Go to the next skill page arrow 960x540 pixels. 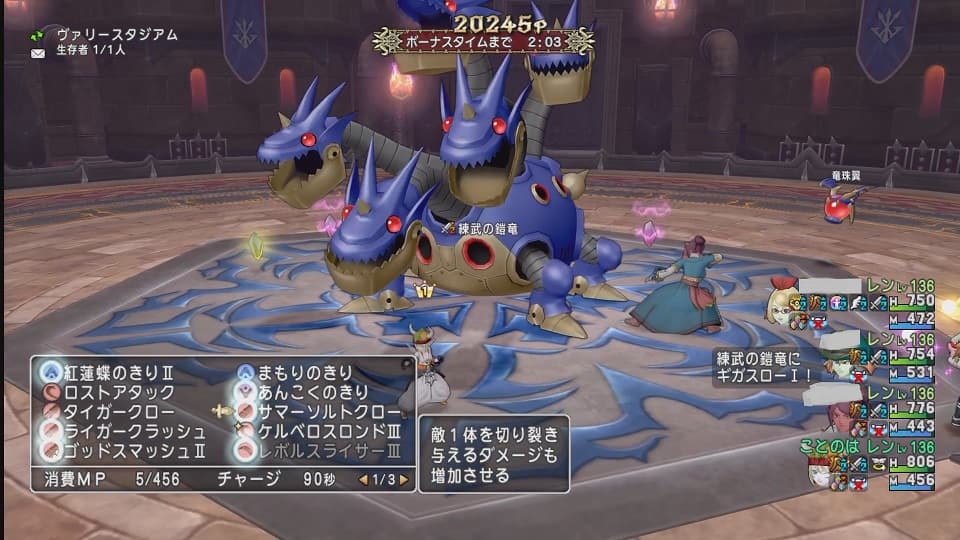(x=404, y=479)
